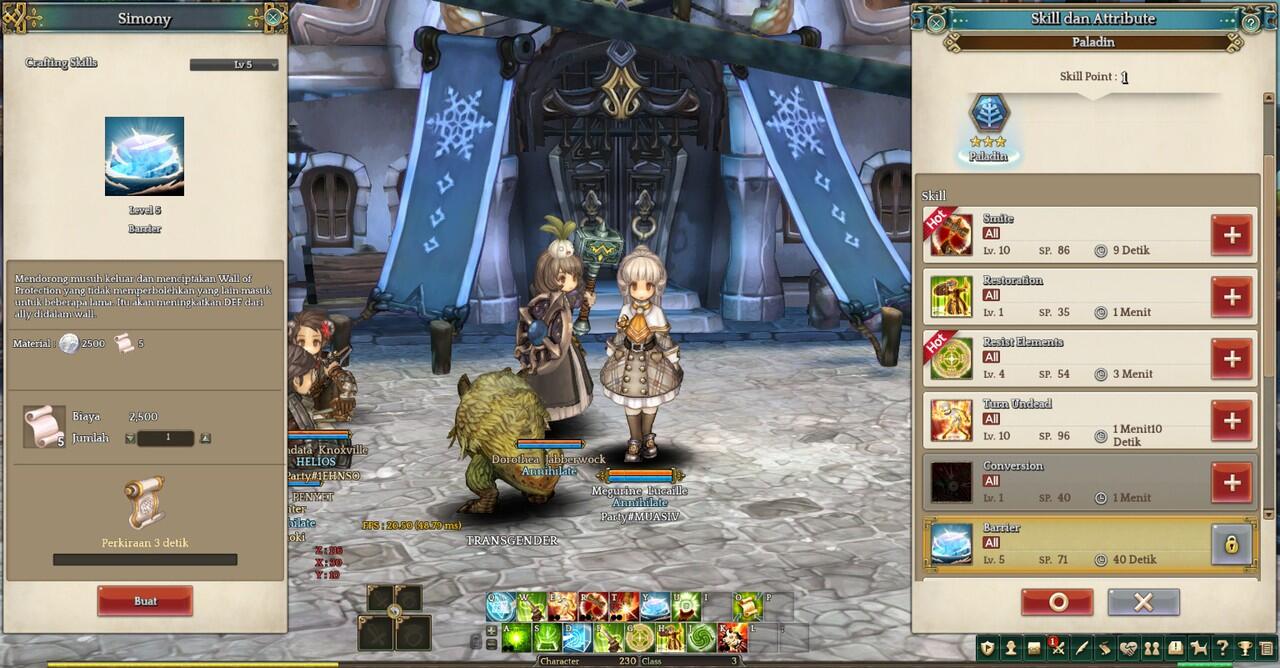Click the Barrier skill lock button
This screenshot has width=1280, height=668.
[x=1231, y=545]
